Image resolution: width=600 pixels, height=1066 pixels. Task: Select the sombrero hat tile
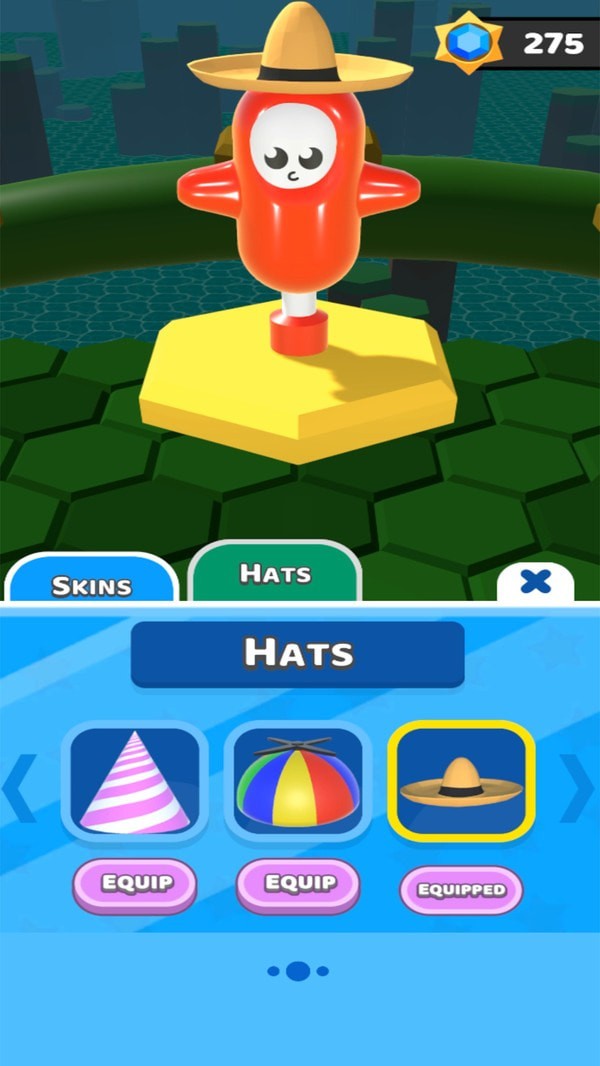click(x=461, y=781)
